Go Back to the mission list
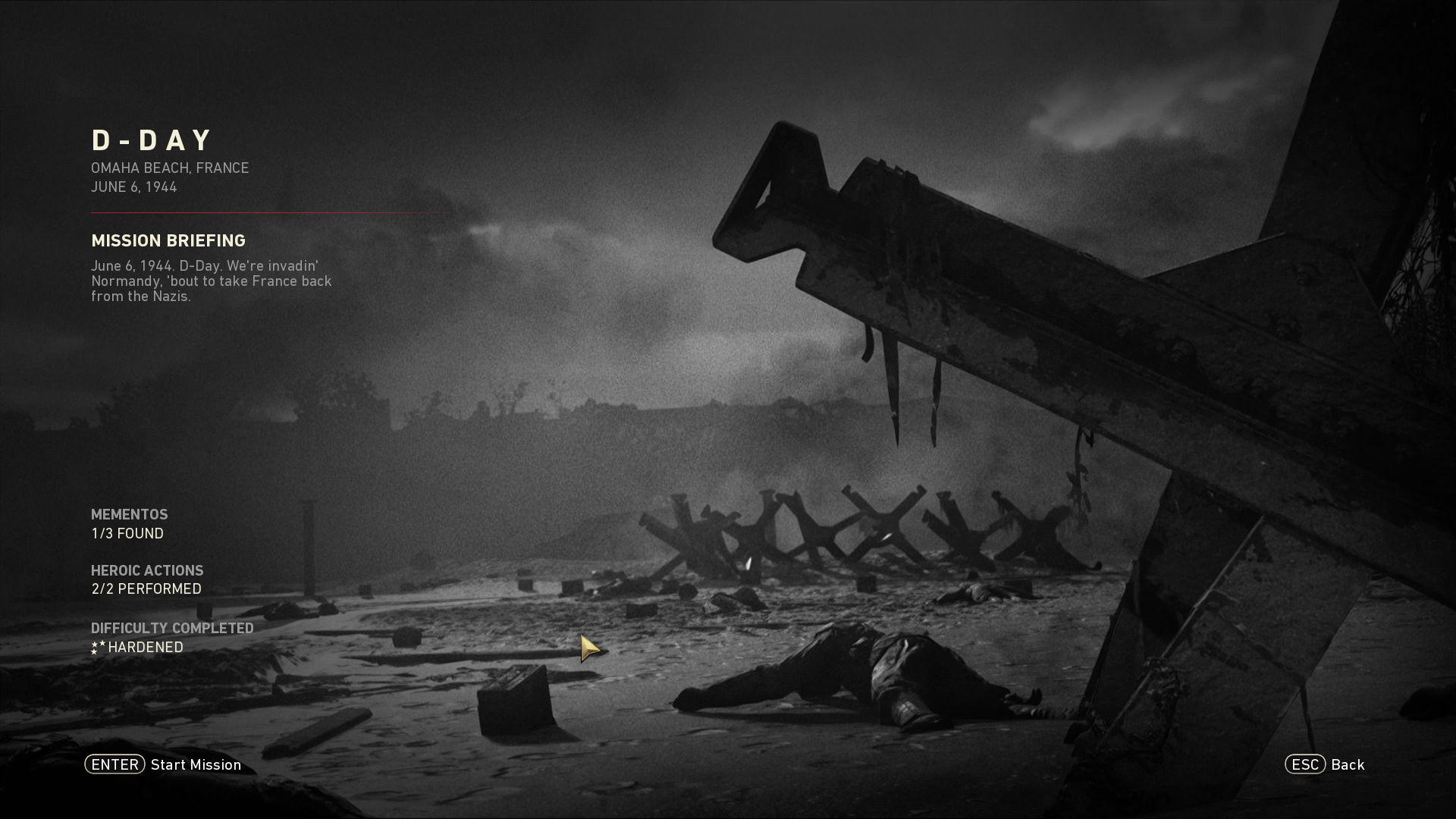1456x819 pixels. (x=1325, y=764)
